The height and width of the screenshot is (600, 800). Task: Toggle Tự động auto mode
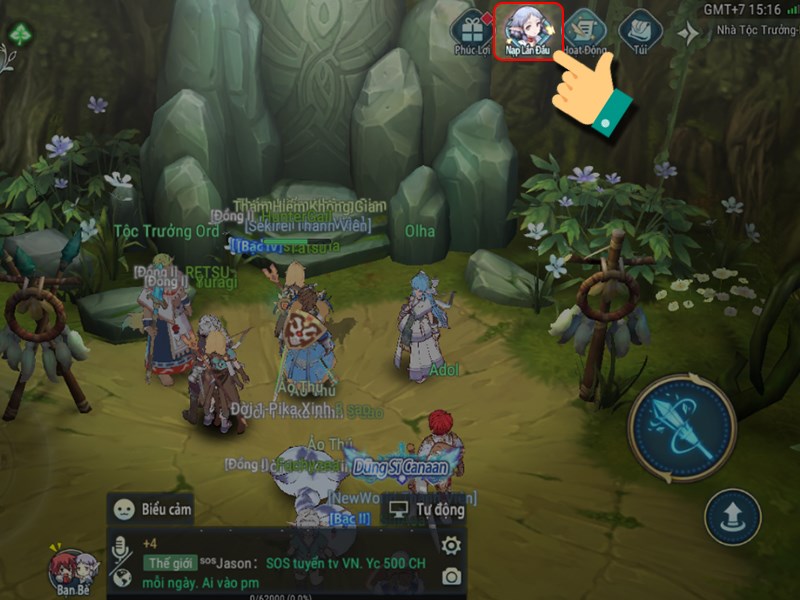click(427, 509)
